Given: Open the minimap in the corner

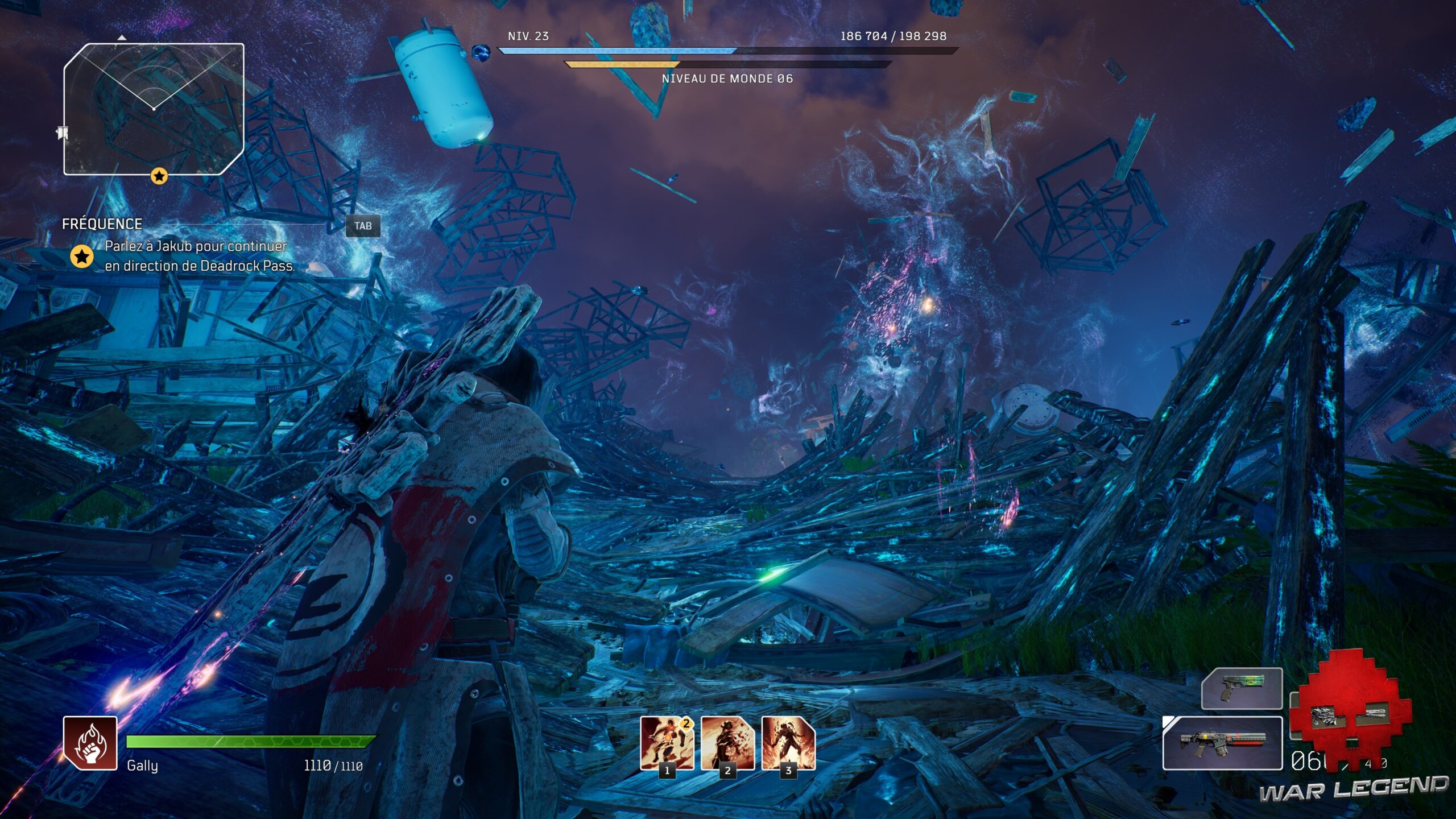Looking at the screenshot, I should 154,109.
